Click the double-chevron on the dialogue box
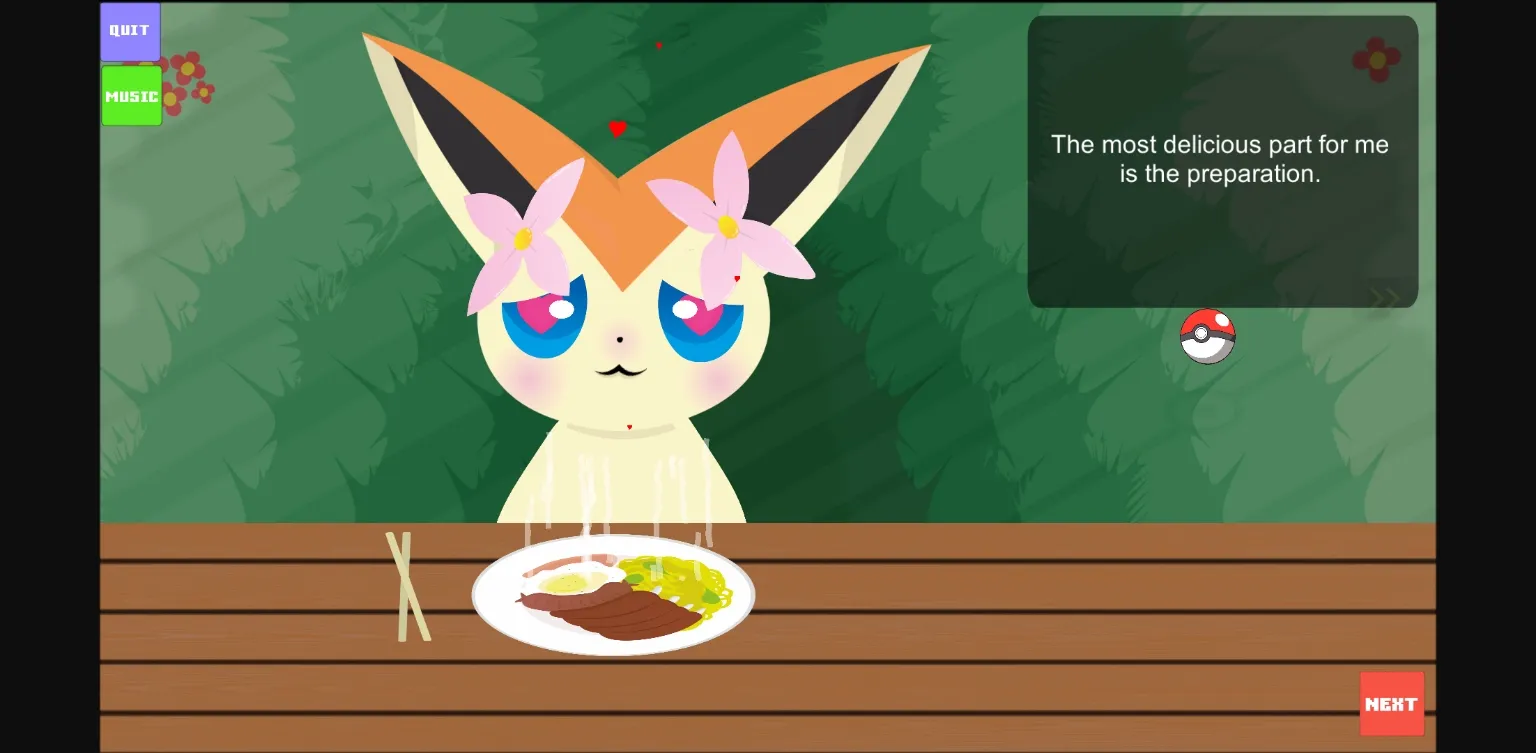1536x753 pixels. 1385,295
